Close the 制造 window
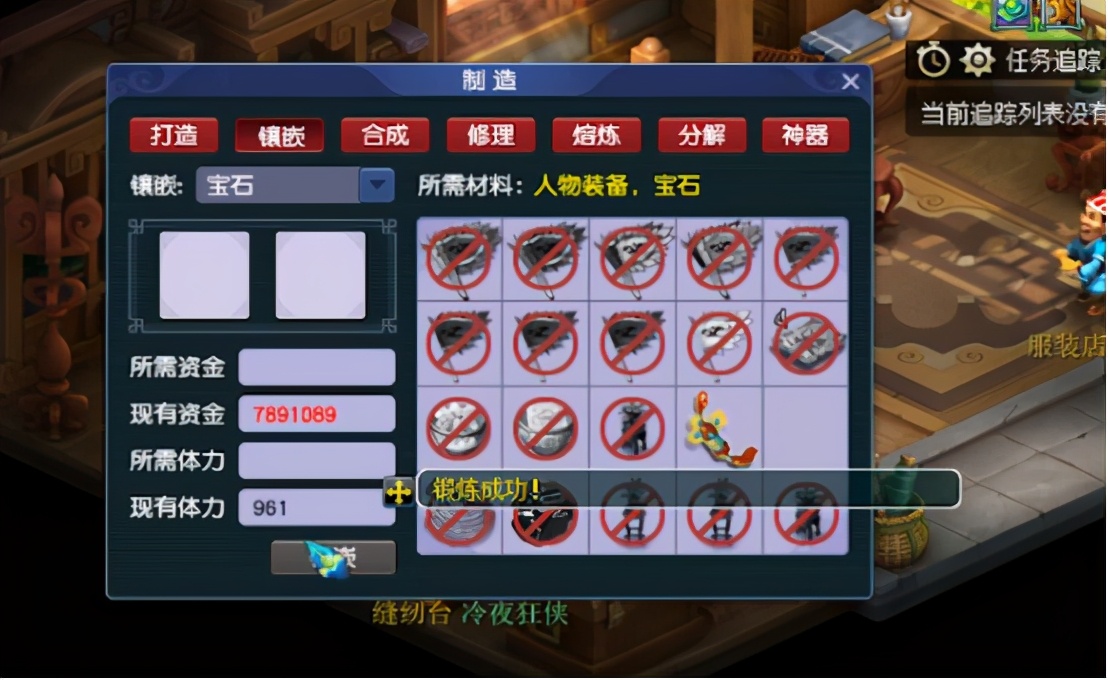This screenshot has width=1108, height=680. click(850, 82)
